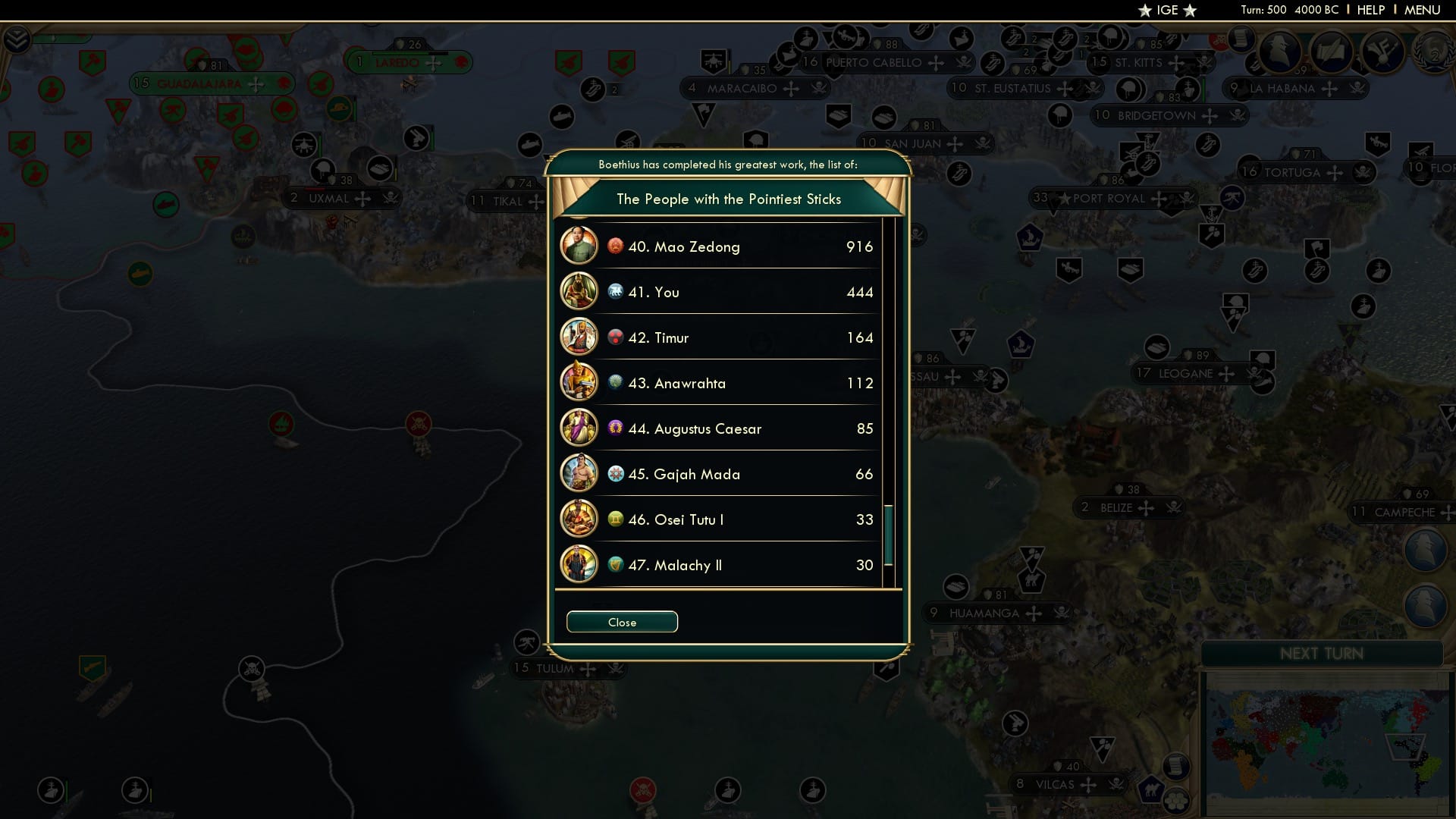
Task: Click Timur's red civilization symbol icon
Action: pos(614,337)
